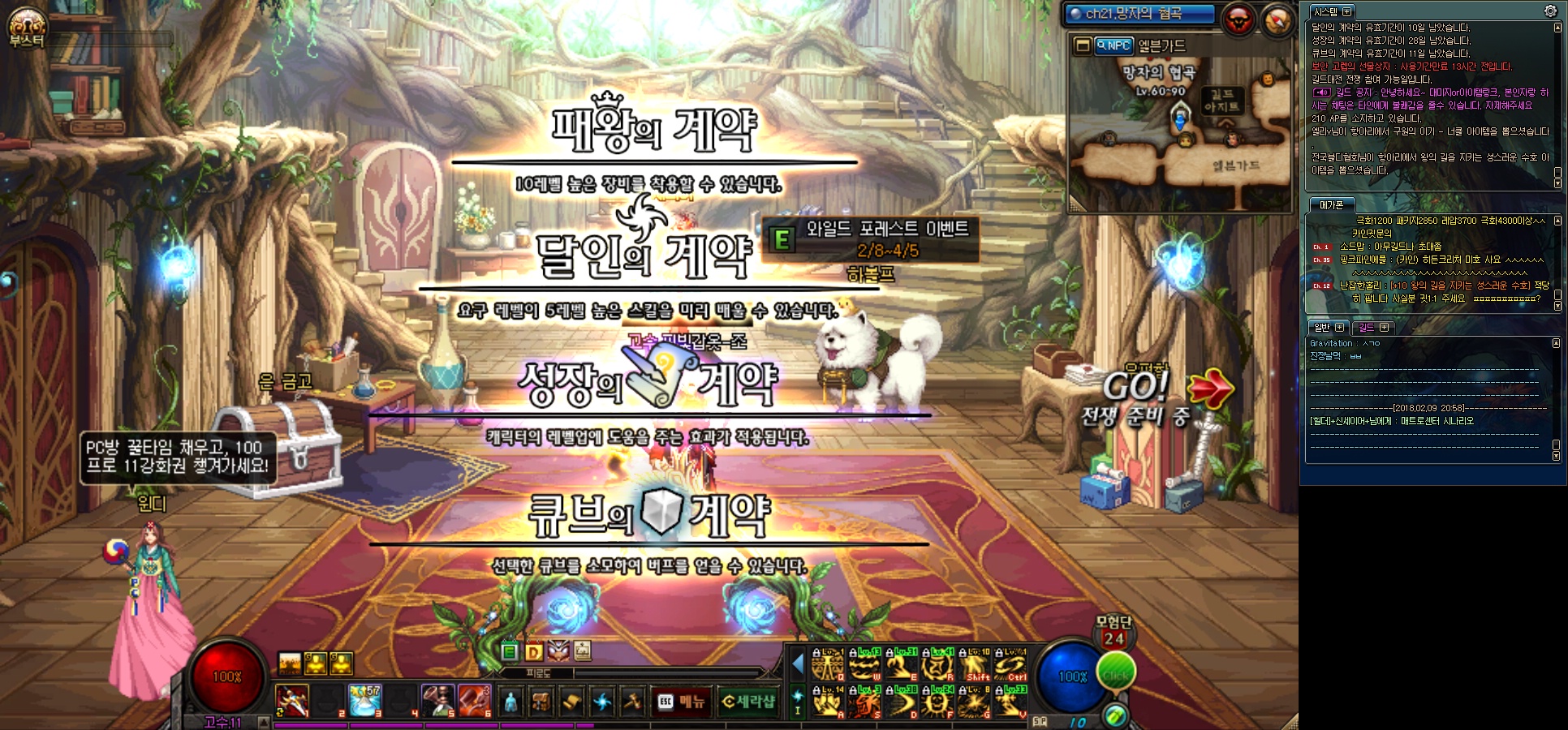The width and height of the screenshot is (1568, 730).
Task: Click the red bull skull icon
Action: (x=1238, y=20)
